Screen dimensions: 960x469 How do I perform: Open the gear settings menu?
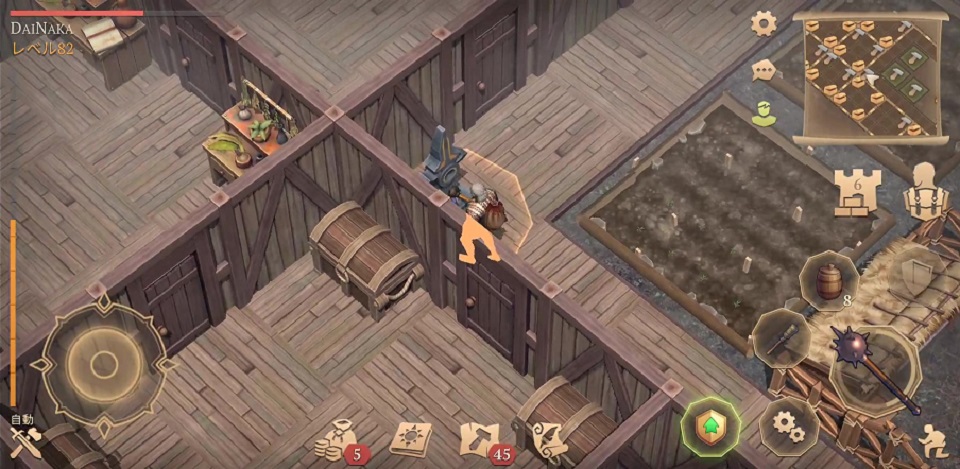click(764, 23)
